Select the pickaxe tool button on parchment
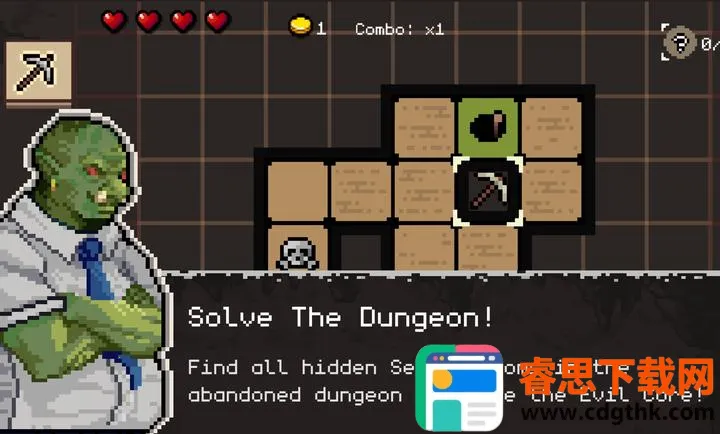Viewport: 720px width, 434px height. click(x=38, y=71)
